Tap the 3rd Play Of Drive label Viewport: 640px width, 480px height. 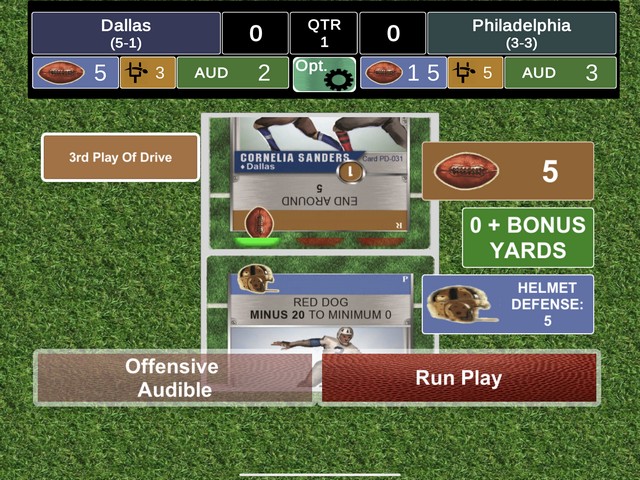pos(120,158)
